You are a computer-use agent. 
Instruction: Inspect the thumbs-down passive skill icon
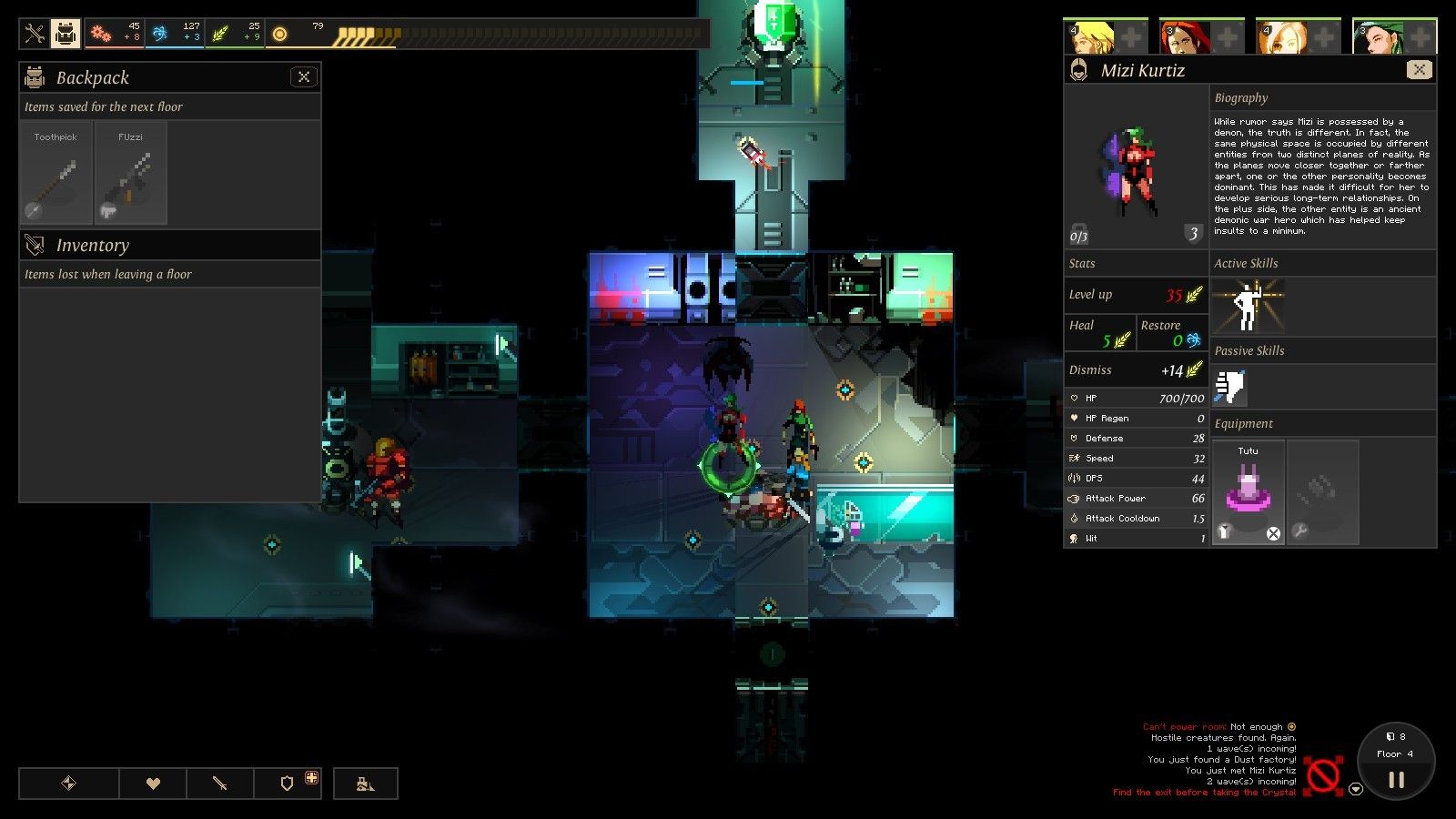pos(1229,387)
